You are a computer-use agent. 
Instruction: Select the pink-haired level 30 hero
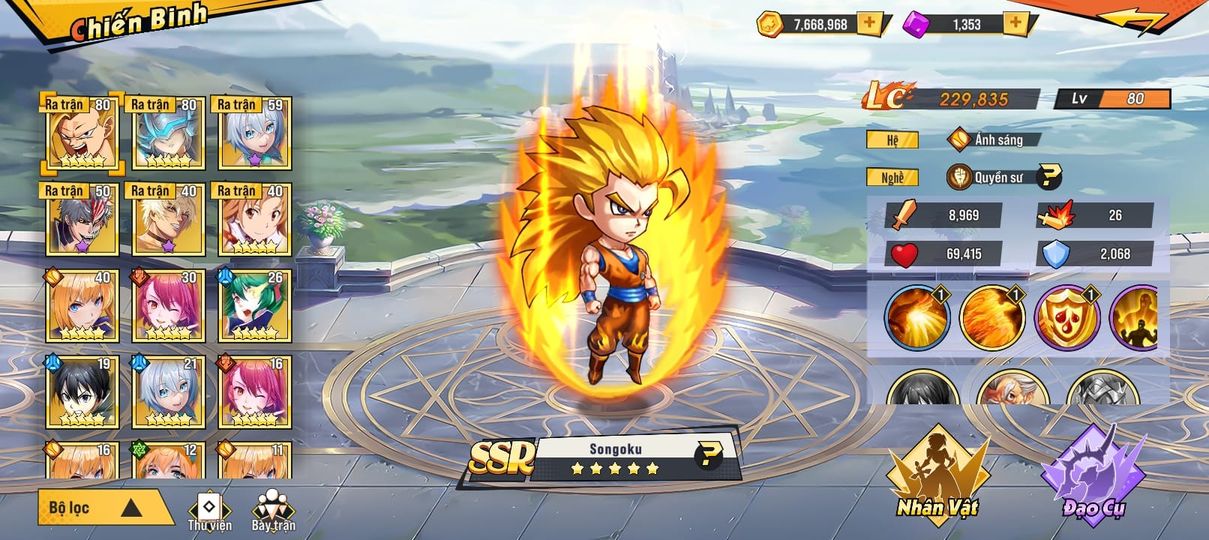pyautogui.click(x=167, y=305)
